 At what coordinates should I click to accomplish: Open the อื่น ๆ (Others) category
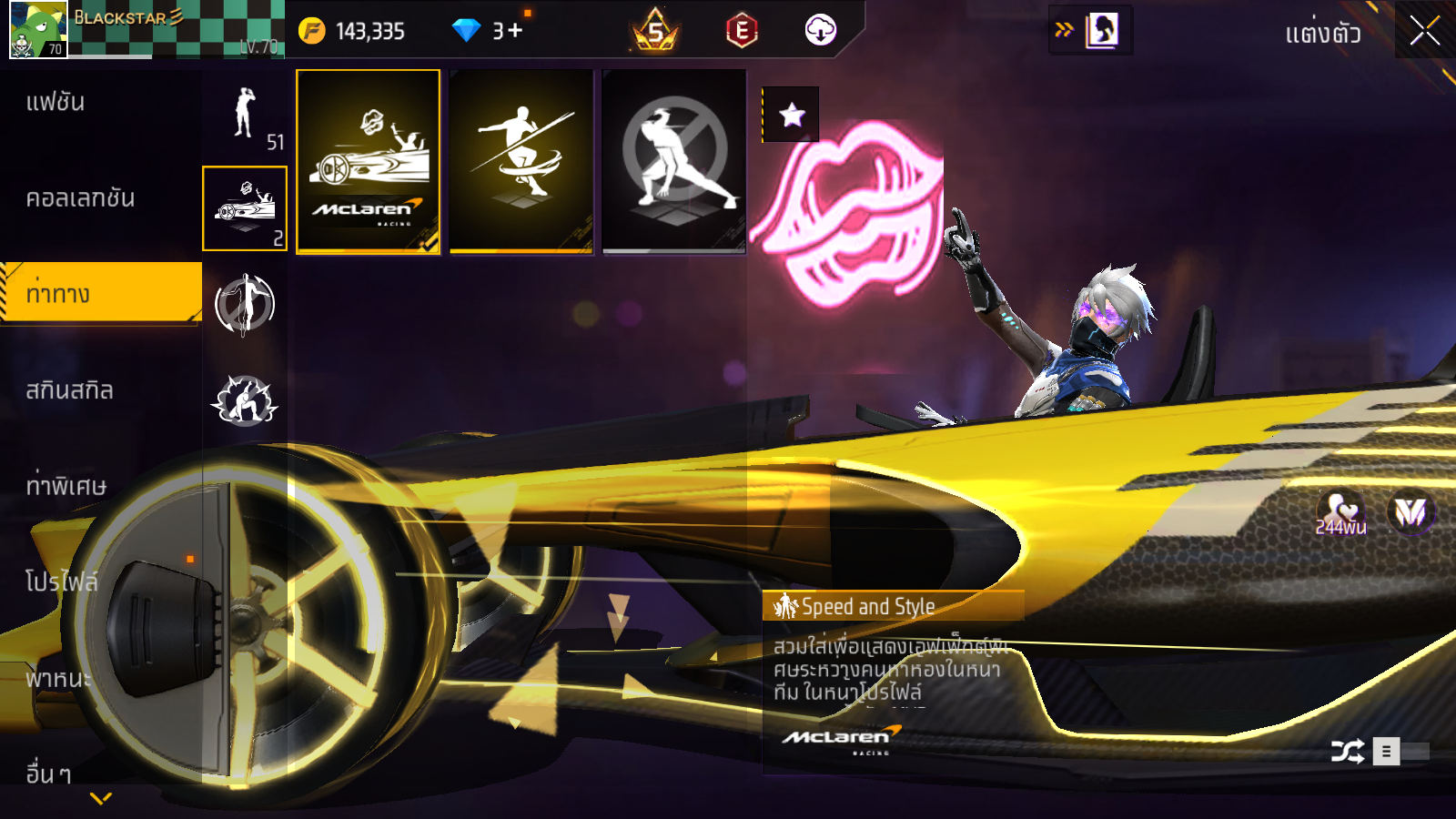coord(48,773)
